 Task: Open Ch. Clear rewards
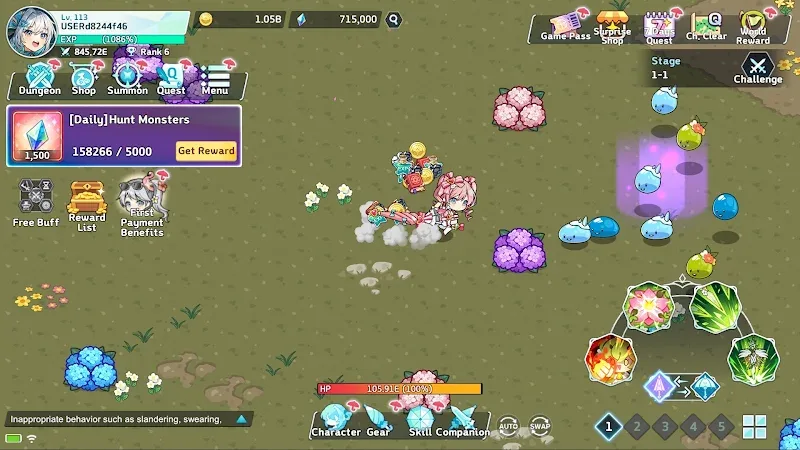click(x=706, y=27)
